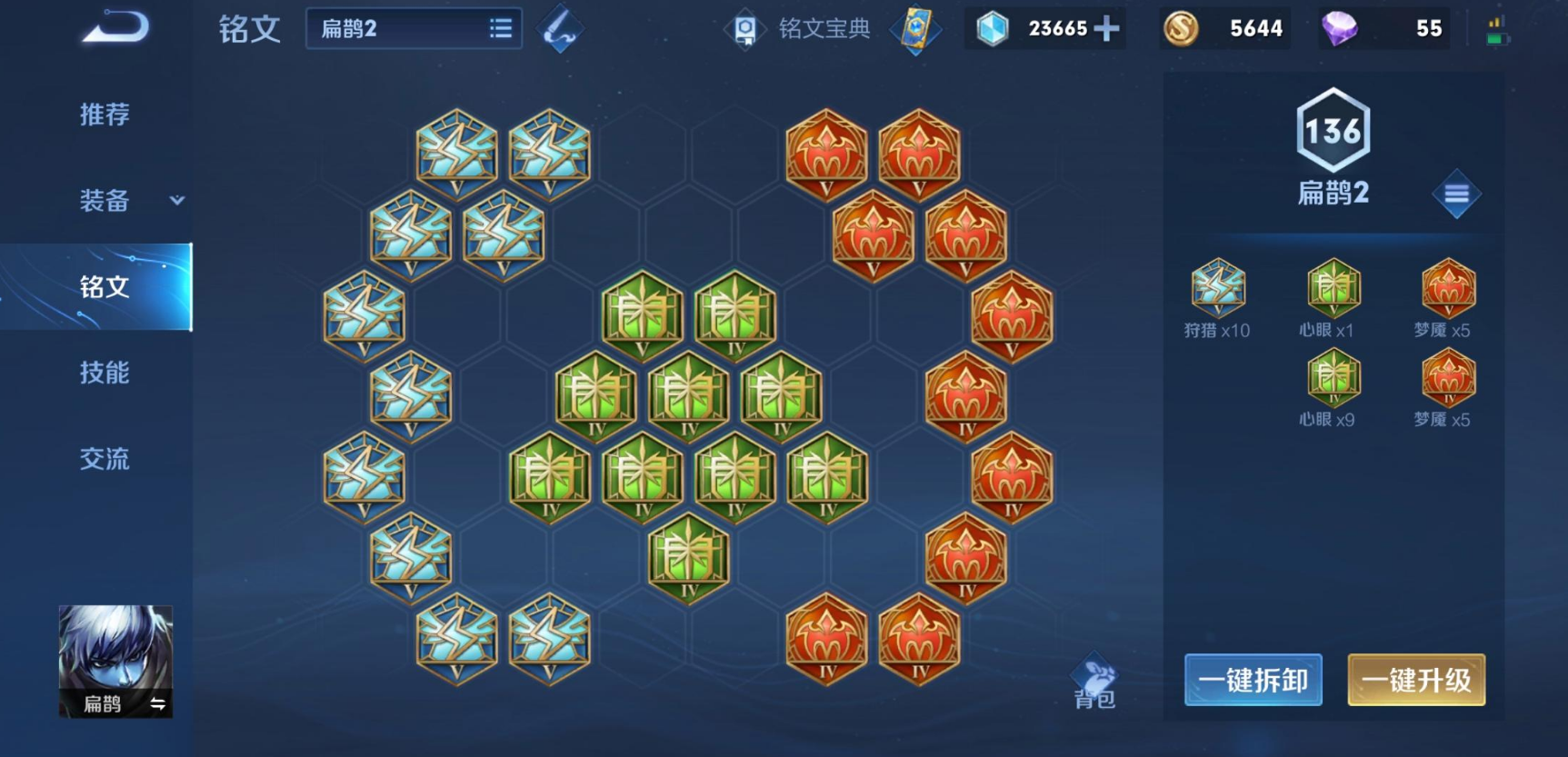
Task: Open the 背包 rune bag
Action: point(1094,682)
